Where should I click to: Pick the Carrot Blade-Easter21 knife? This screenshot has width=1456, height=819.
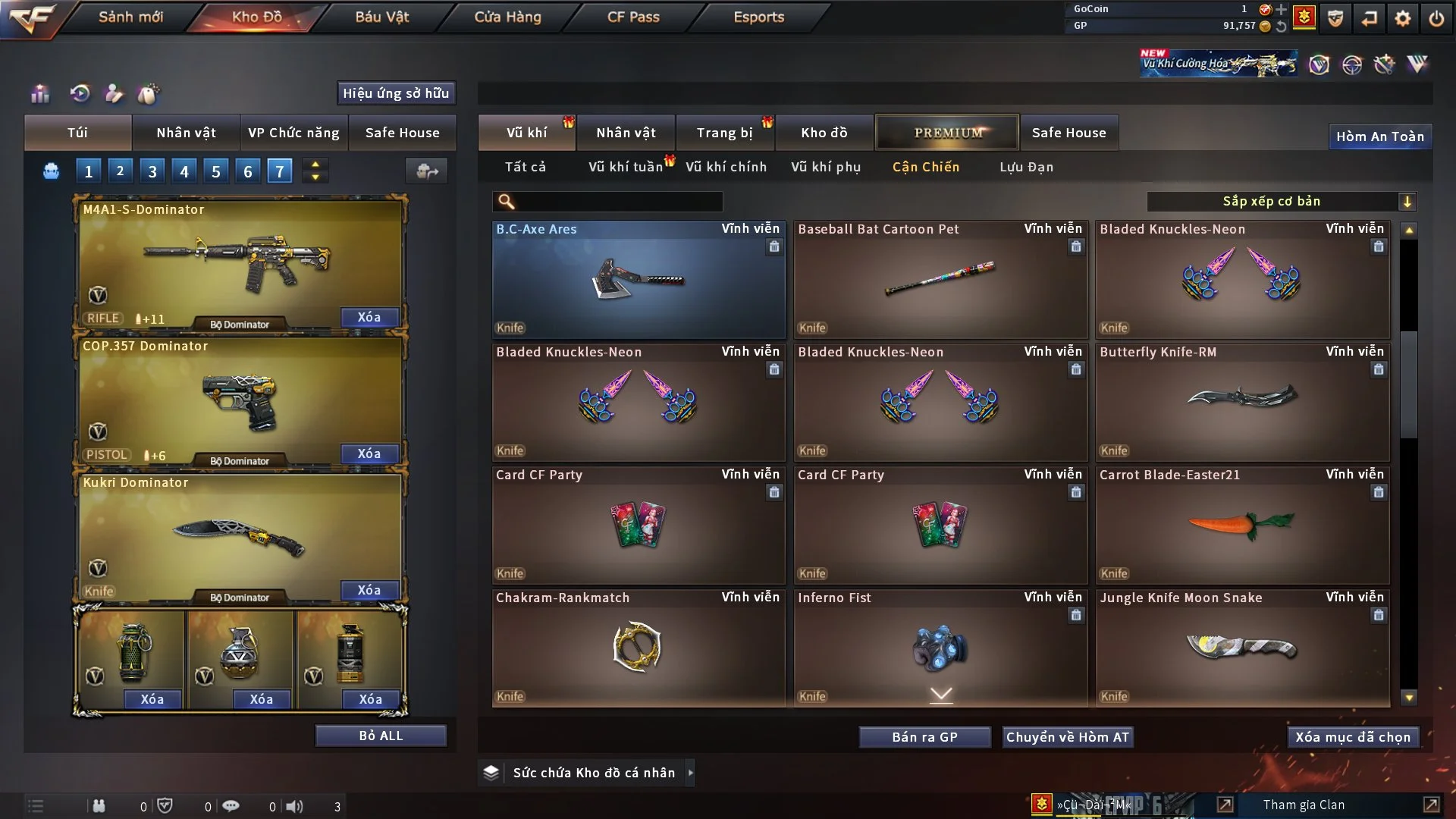(1242, 525)
